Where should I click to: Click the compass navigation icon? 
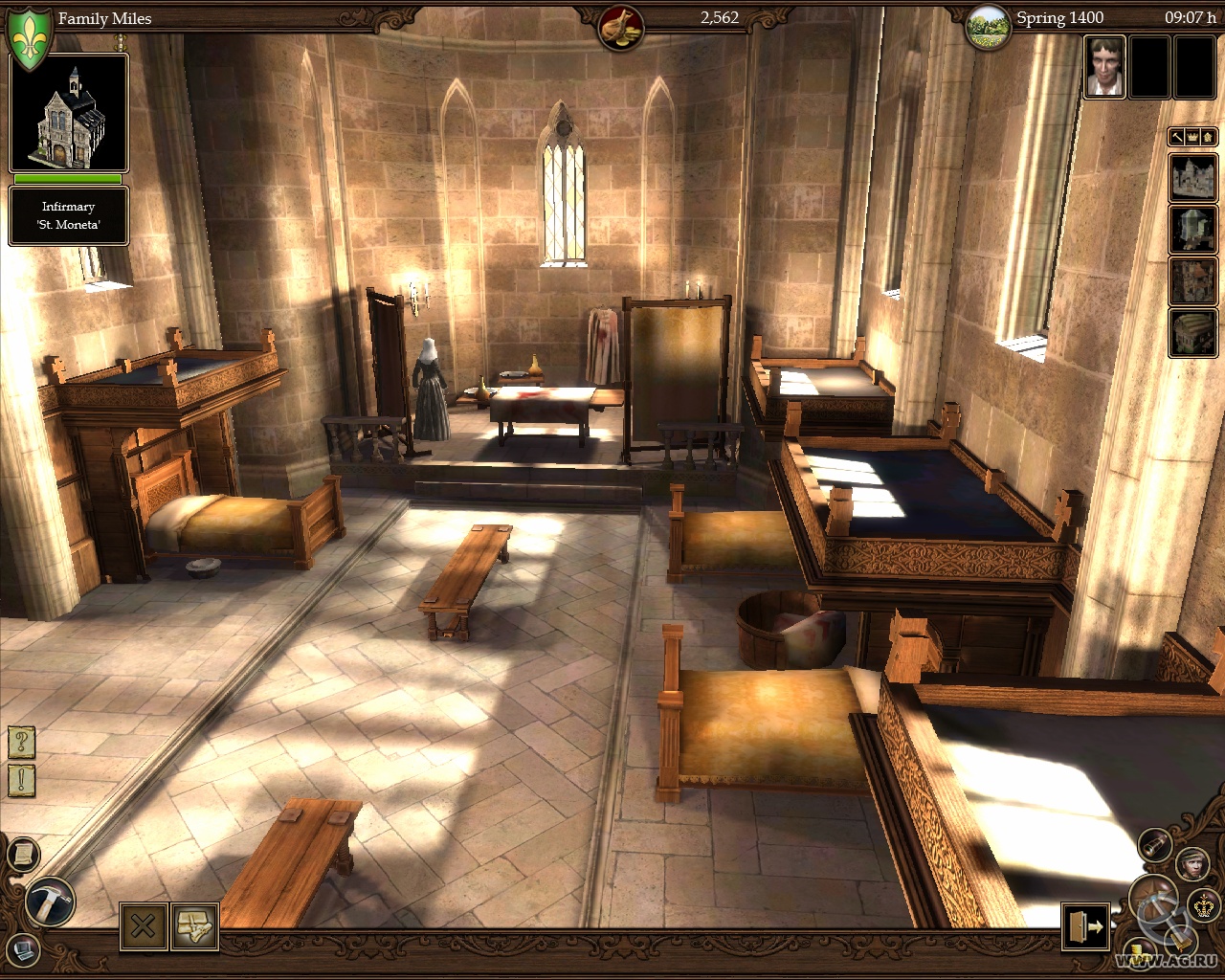pos(1152,898)
